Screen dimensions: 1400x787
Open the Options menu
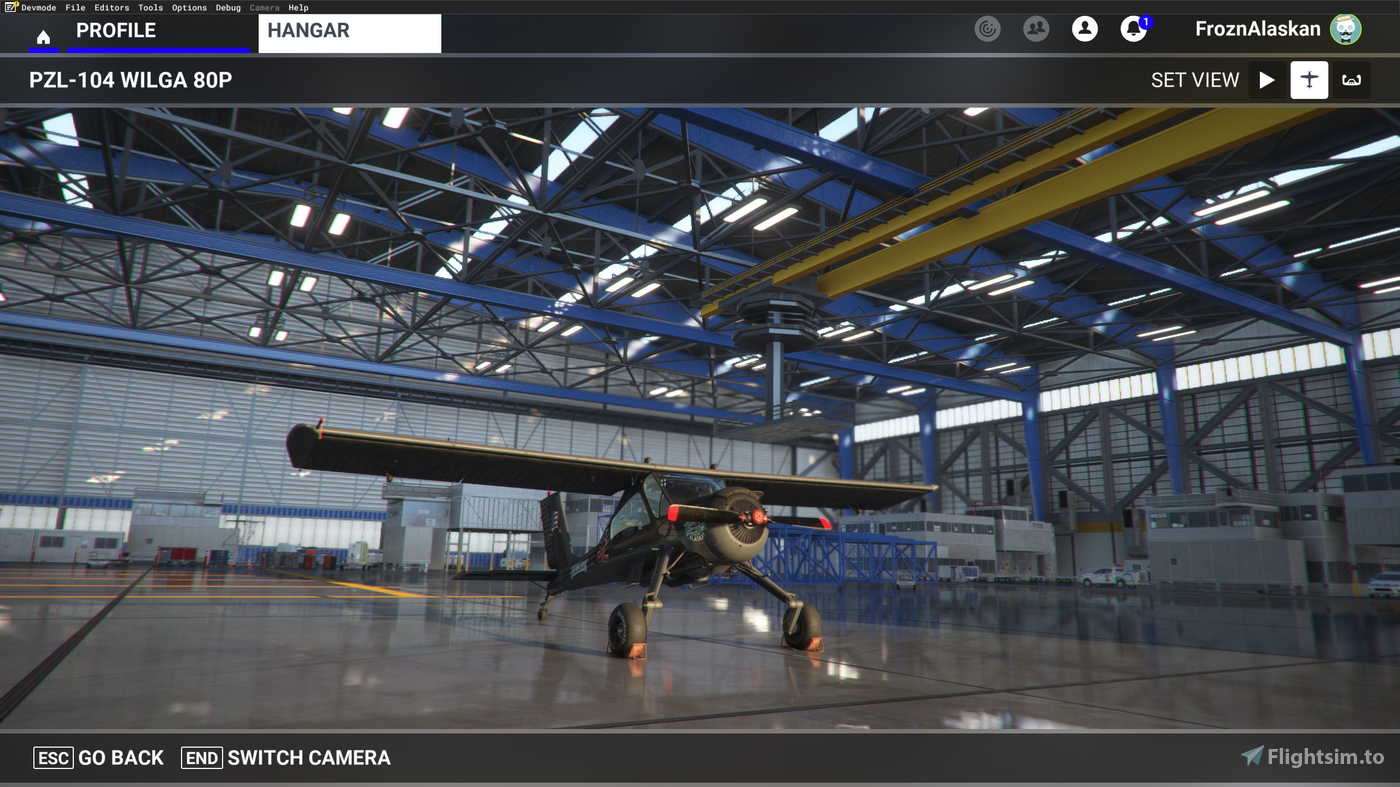(189, 7)
